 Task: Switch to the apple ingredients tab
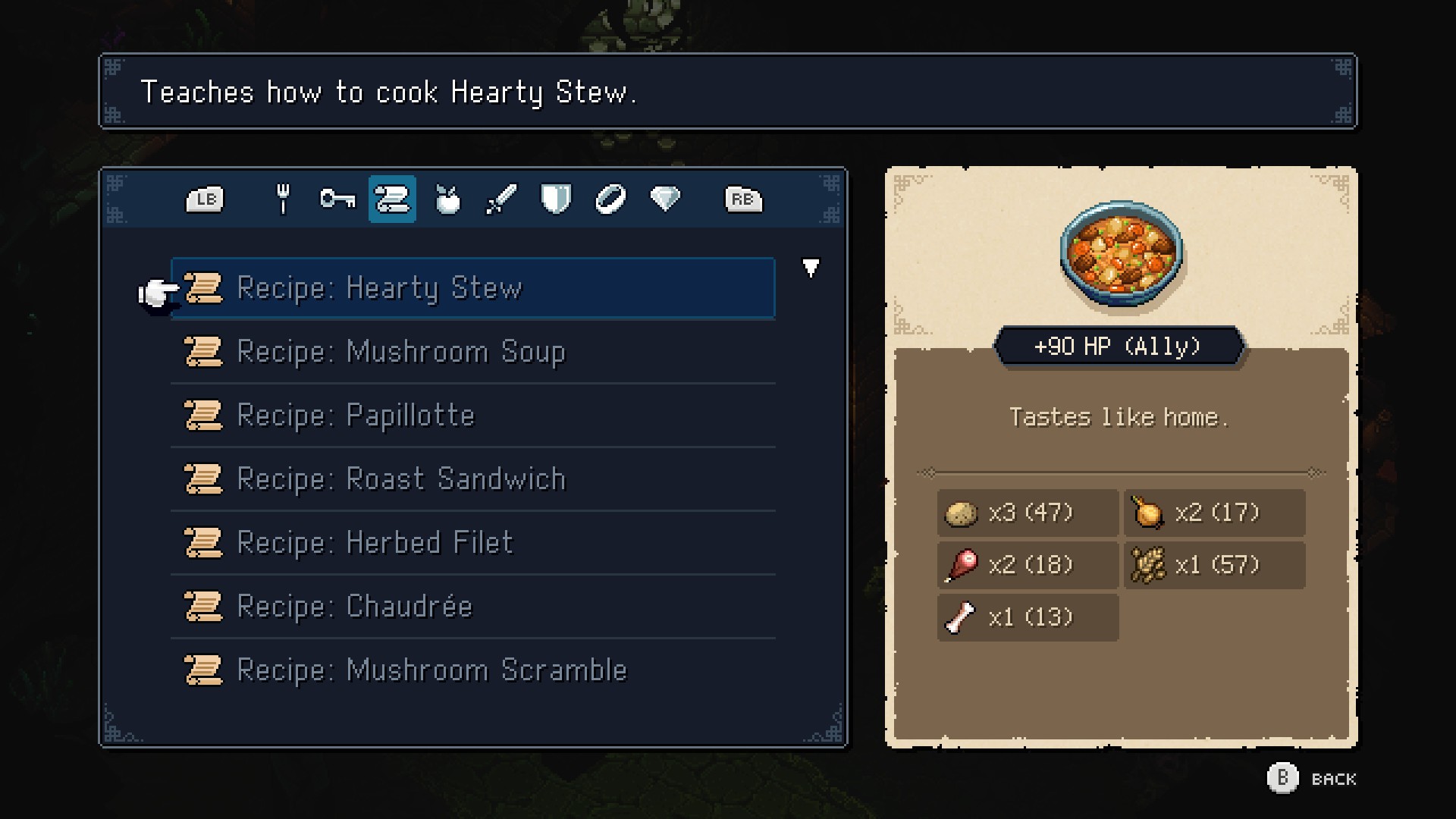pyautogui.click(x=447, y=199)
